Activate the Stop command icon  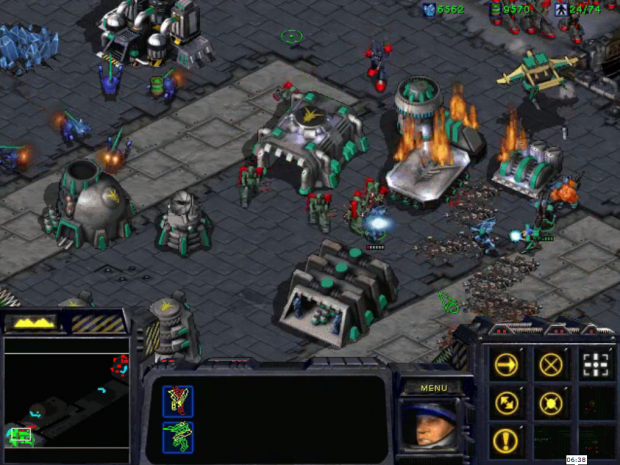tap(550, 364)
